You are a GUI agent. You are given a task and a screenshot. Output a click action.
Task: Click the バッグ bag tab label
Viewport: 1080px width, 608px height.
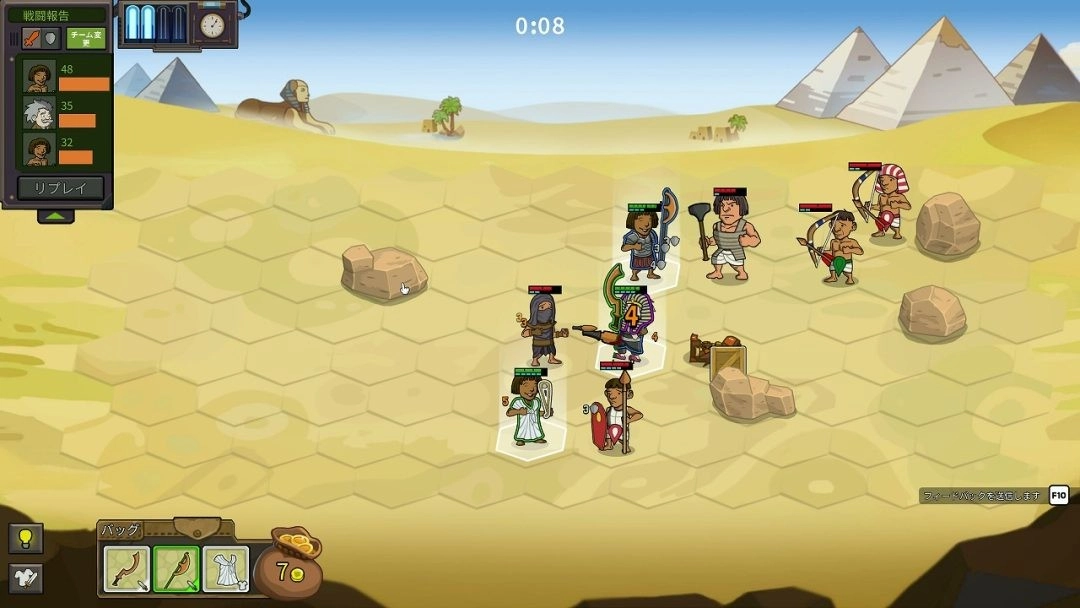[x=121, y=530]
